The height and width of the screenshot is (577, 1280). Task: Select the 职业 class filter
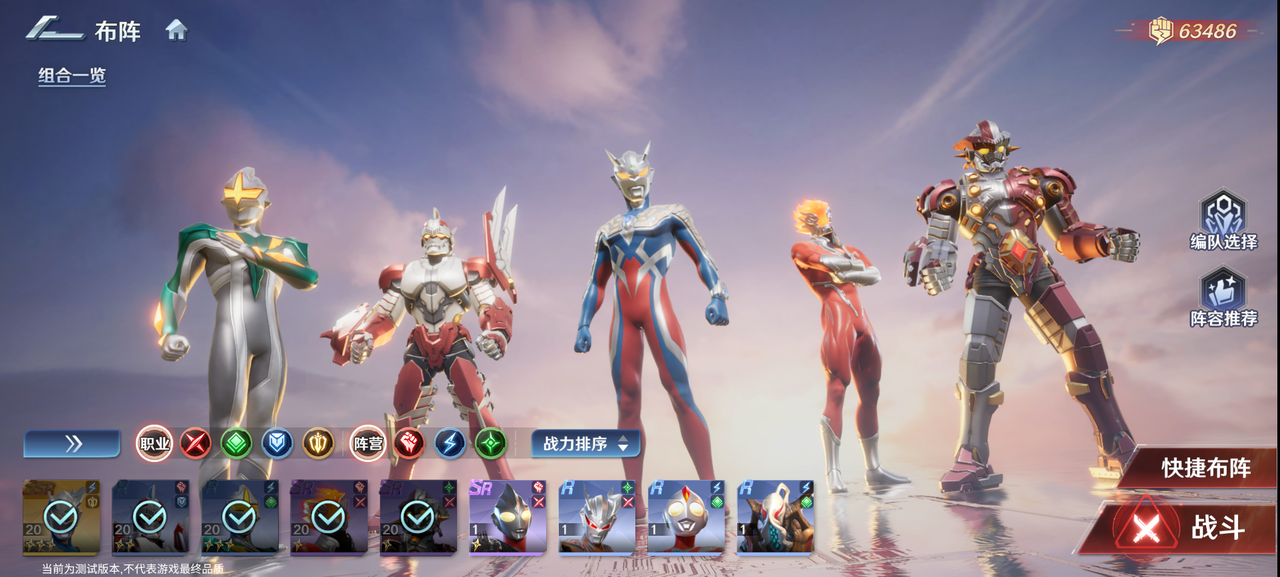pos(155,443)
